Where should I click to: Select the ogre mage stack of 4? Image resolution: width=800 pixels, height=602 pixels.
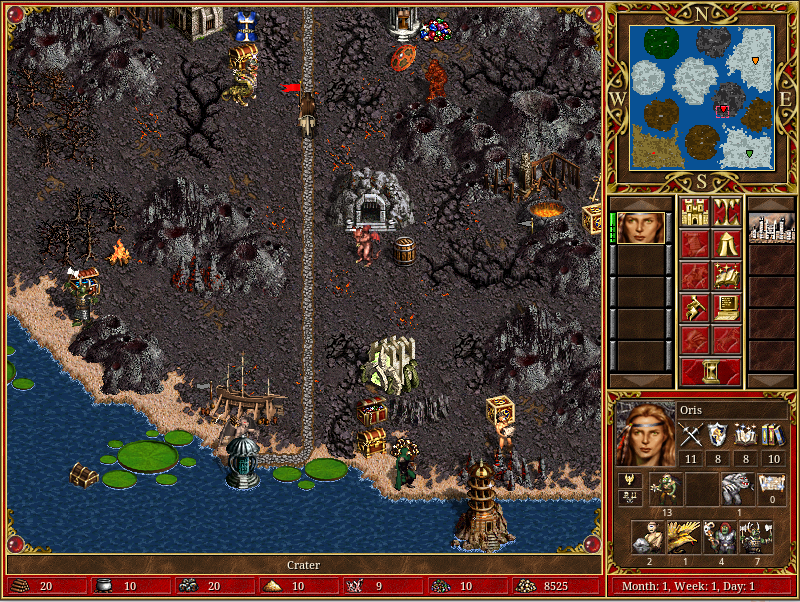(x=719, y=537)
